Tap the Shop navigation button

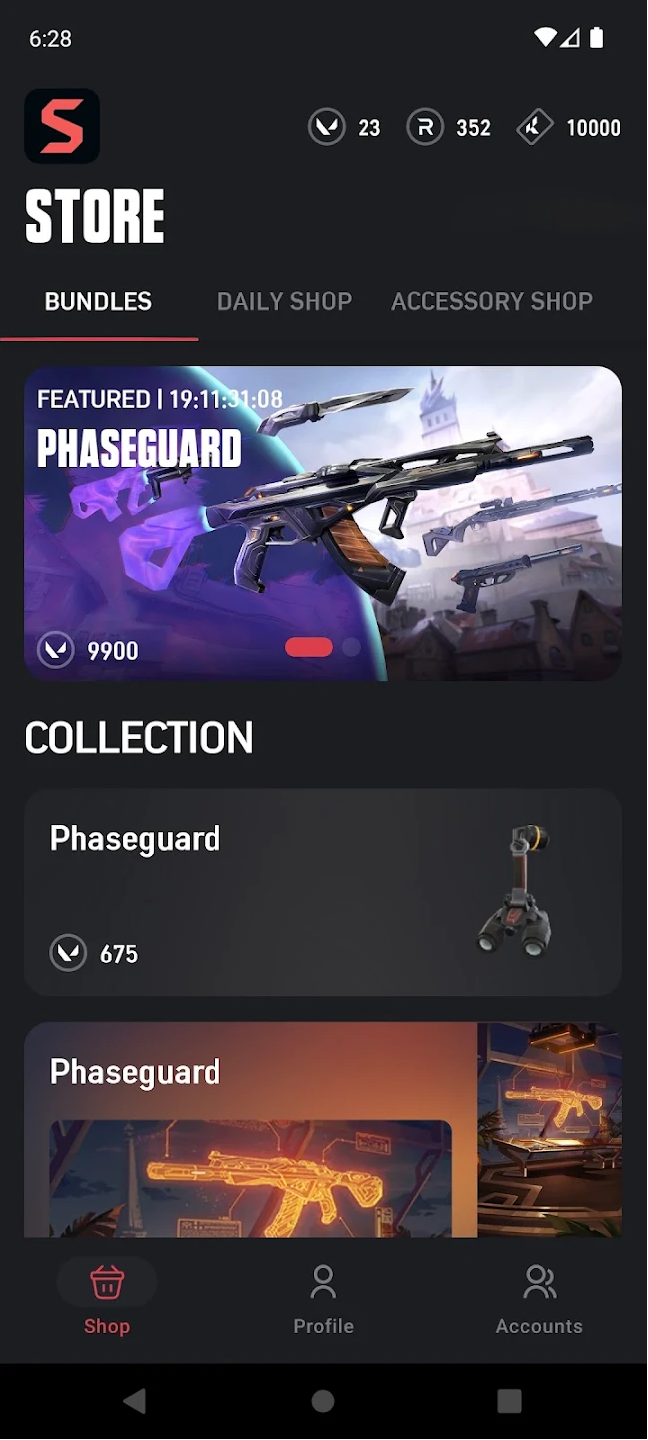point(107,1299)
